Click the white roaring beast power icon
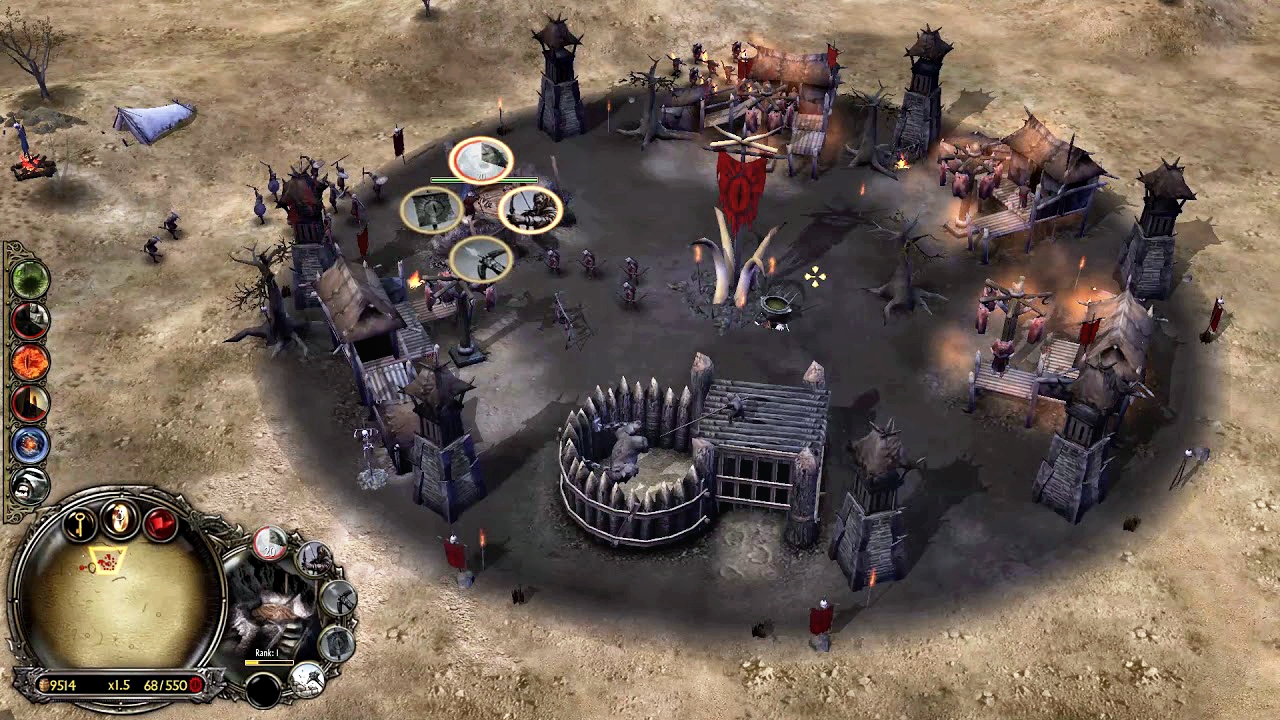The height and width of the screenshot is (720, 1280). pyautogui.click(x=30, y=486)
